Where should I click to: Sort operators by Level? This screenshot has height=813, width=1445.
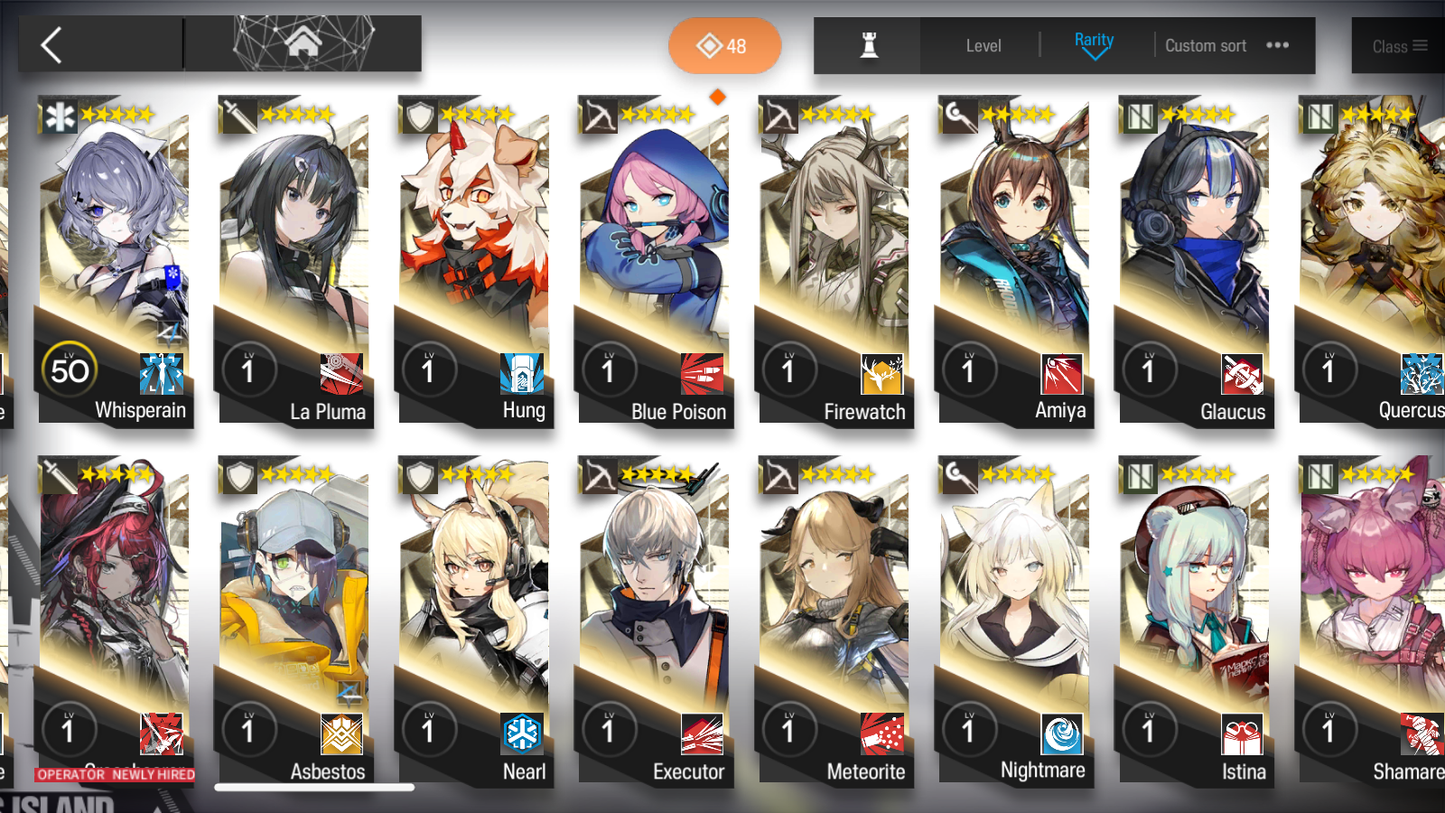pos(983,46)
